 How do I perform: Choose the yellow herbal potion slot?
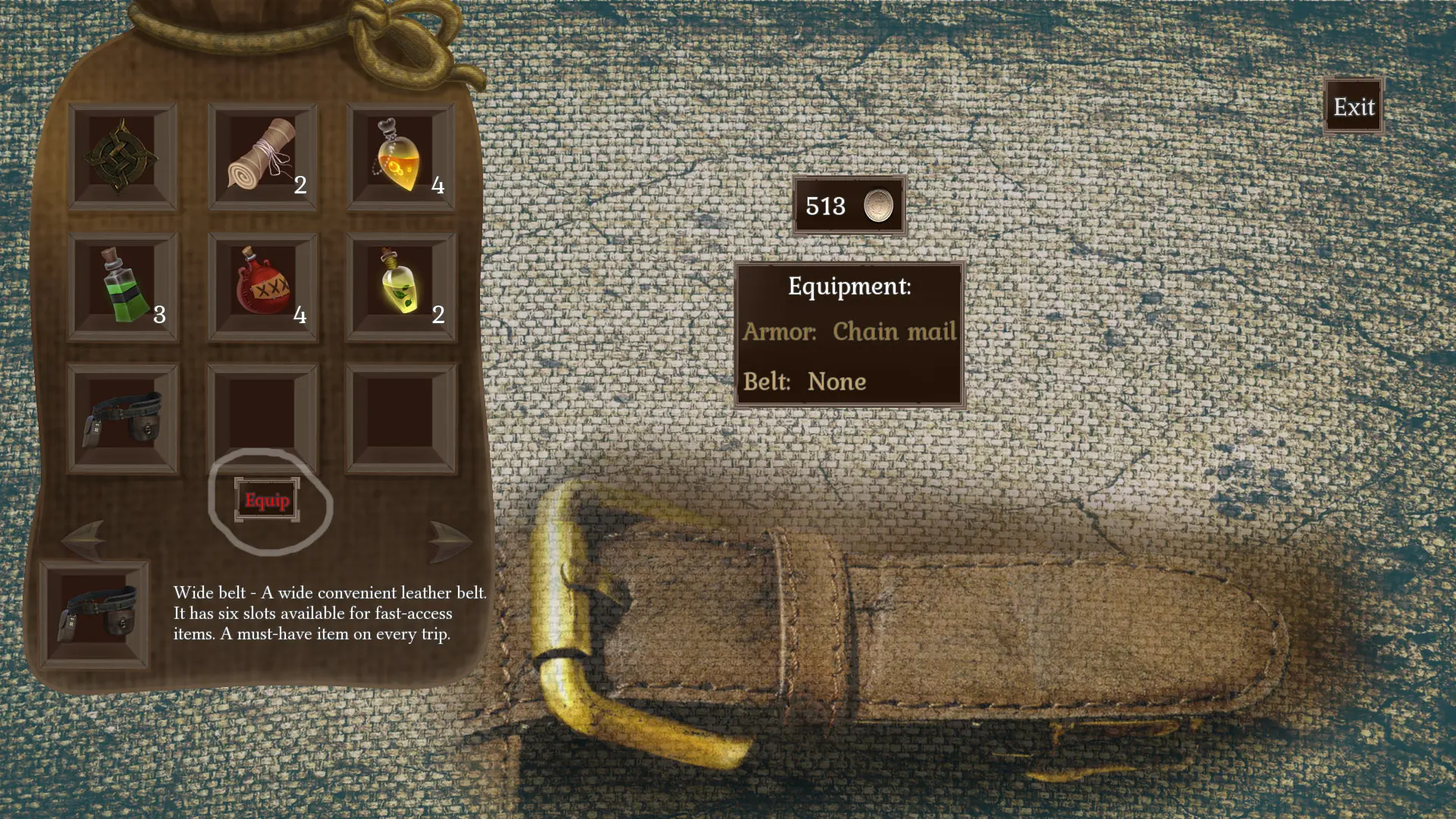400,287
